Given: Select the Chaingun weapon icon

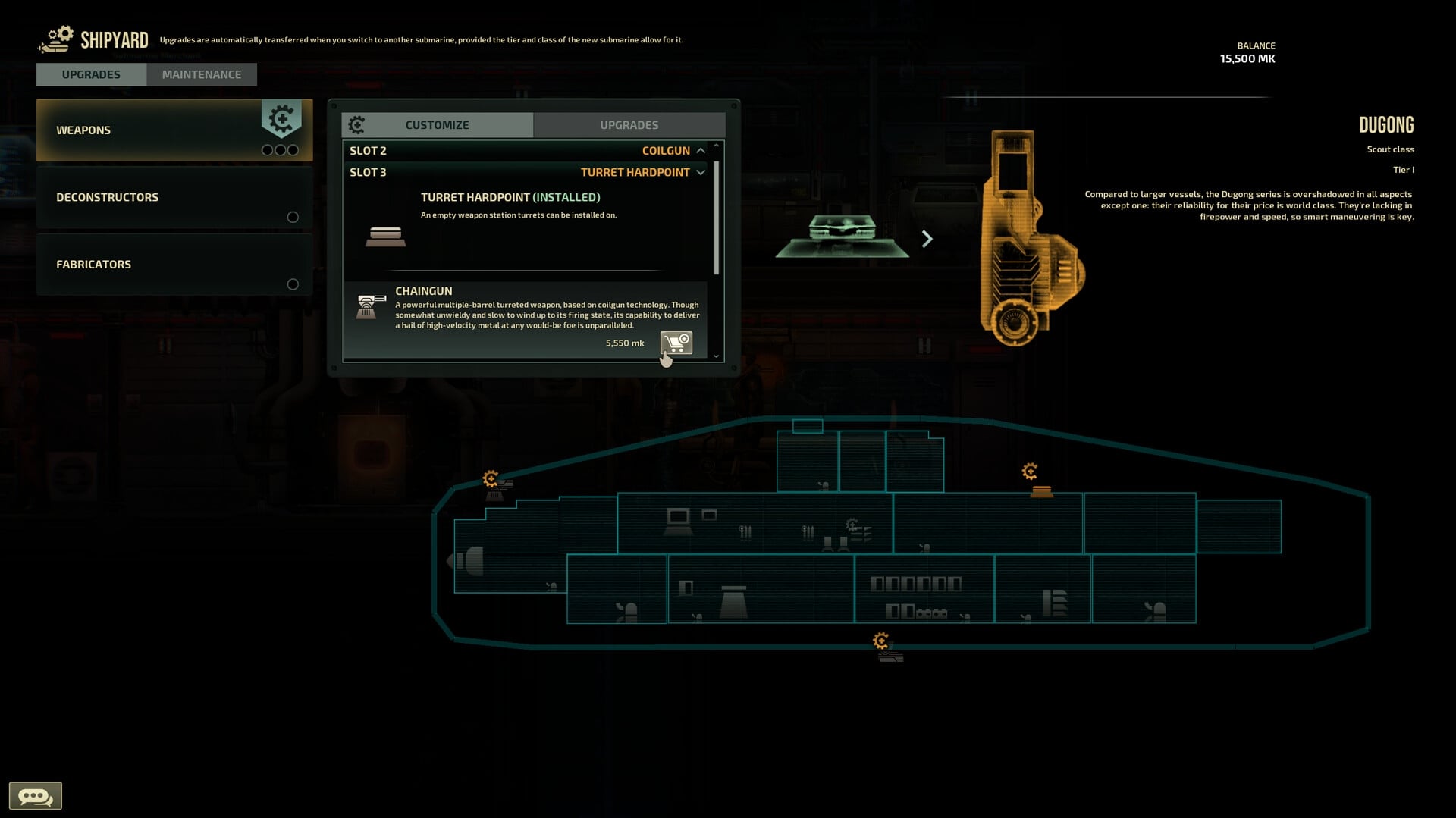Looking at the screenshot, I should 369,306.
